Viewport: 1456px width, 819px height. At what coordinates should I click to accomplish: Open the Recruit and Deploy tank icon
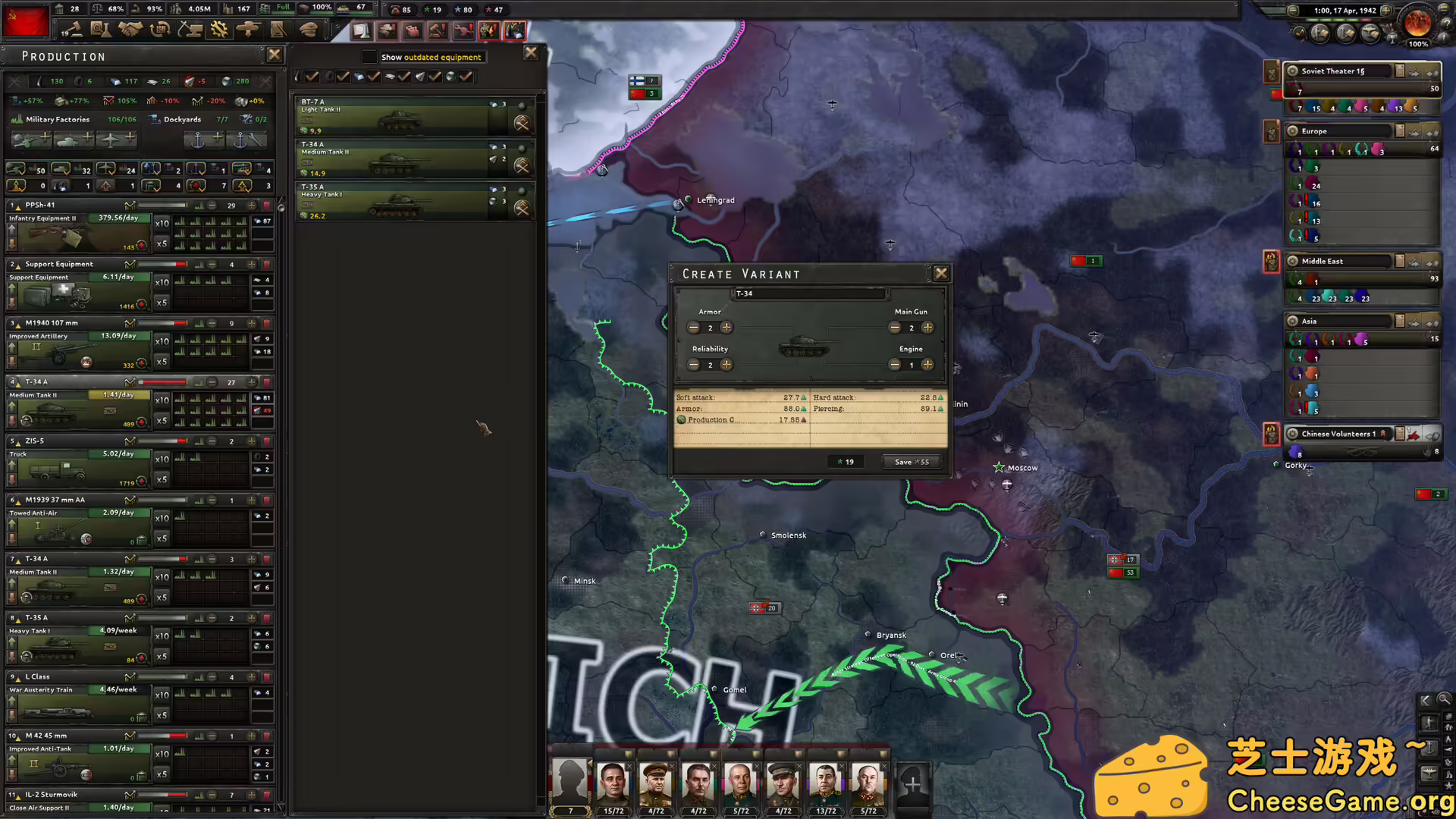249,30
